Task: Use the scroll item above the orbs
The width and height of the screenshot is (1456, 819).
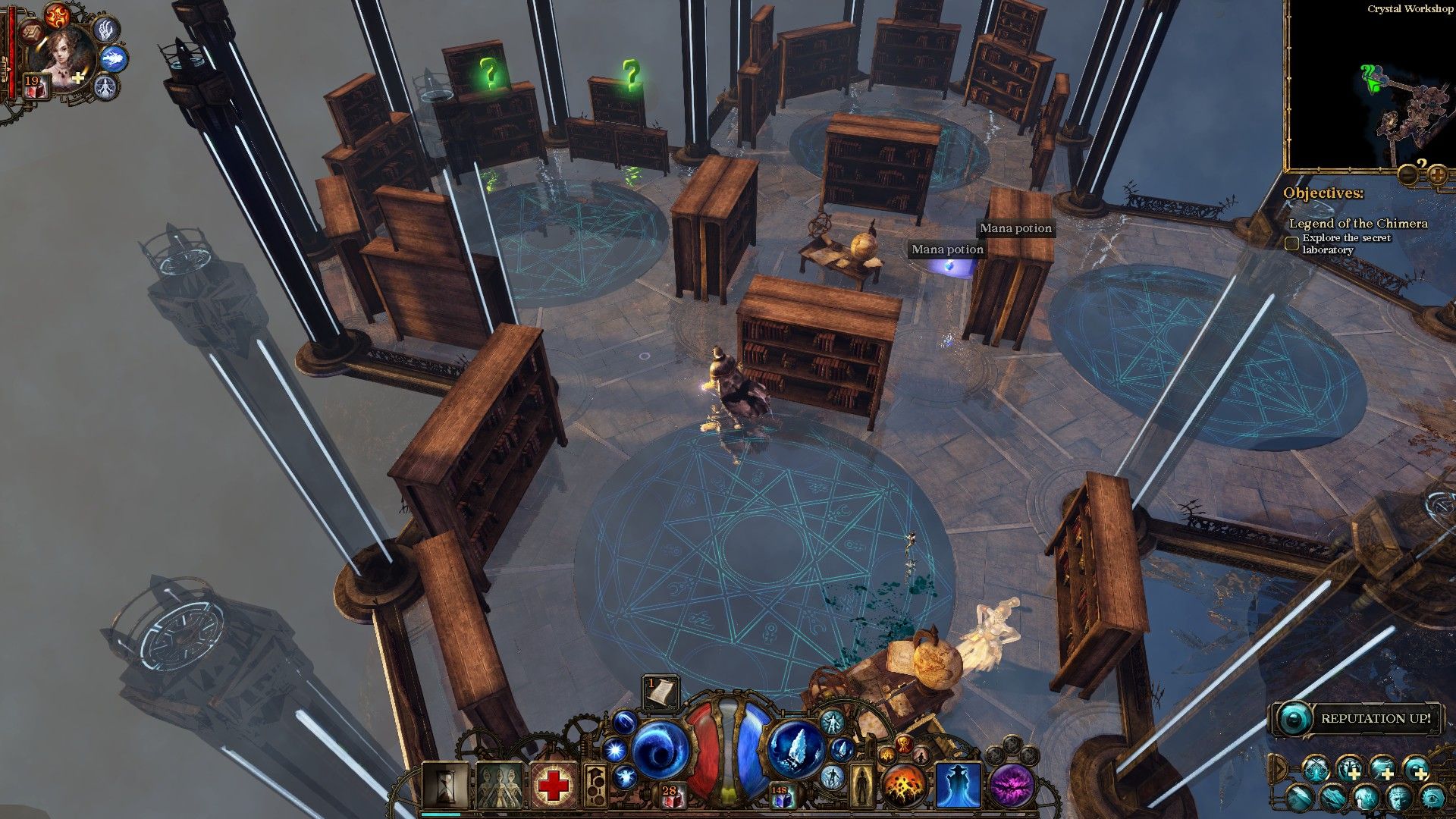Action: tap(660, 692)
